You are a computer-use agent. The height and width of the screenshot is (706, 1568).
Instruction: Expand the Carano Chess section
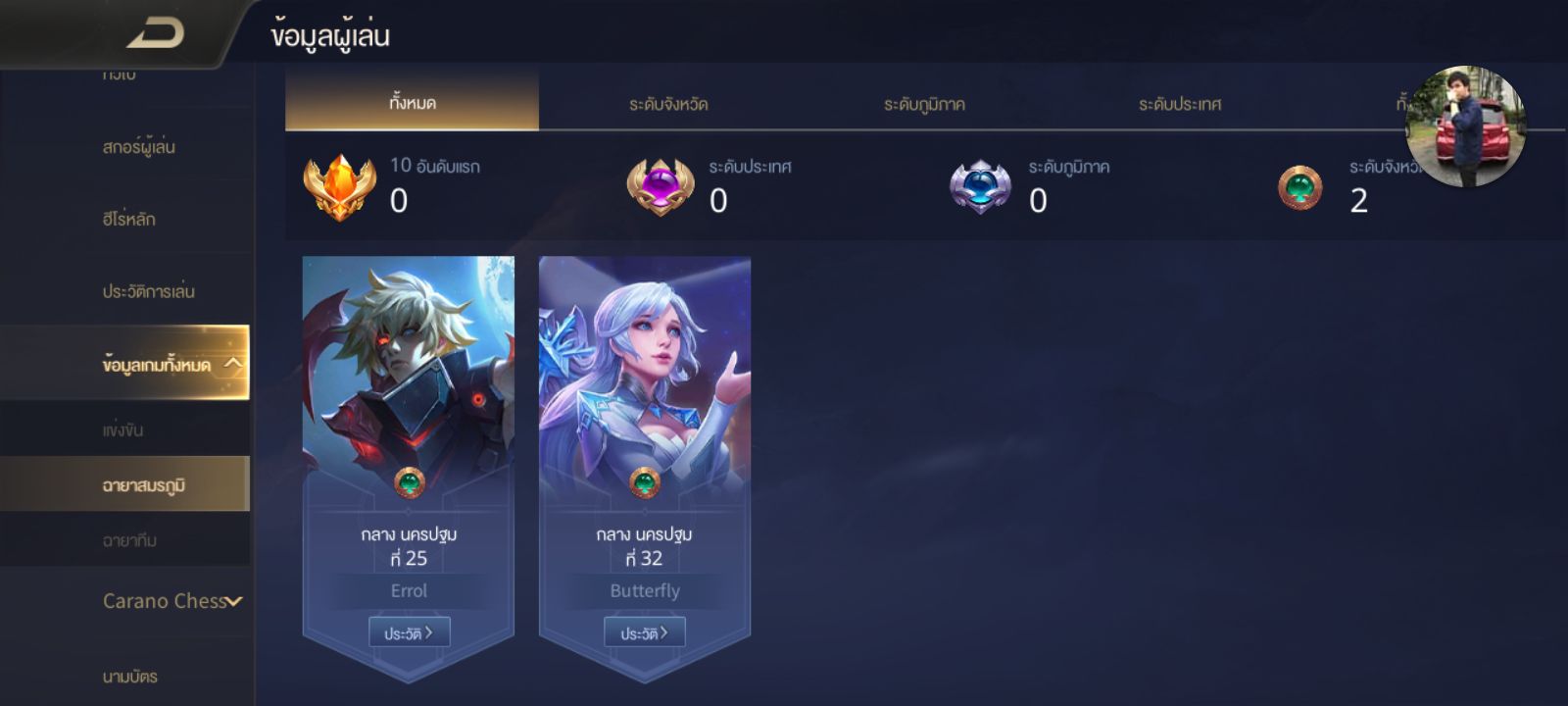pyautogui.click(x=172, y=601)
